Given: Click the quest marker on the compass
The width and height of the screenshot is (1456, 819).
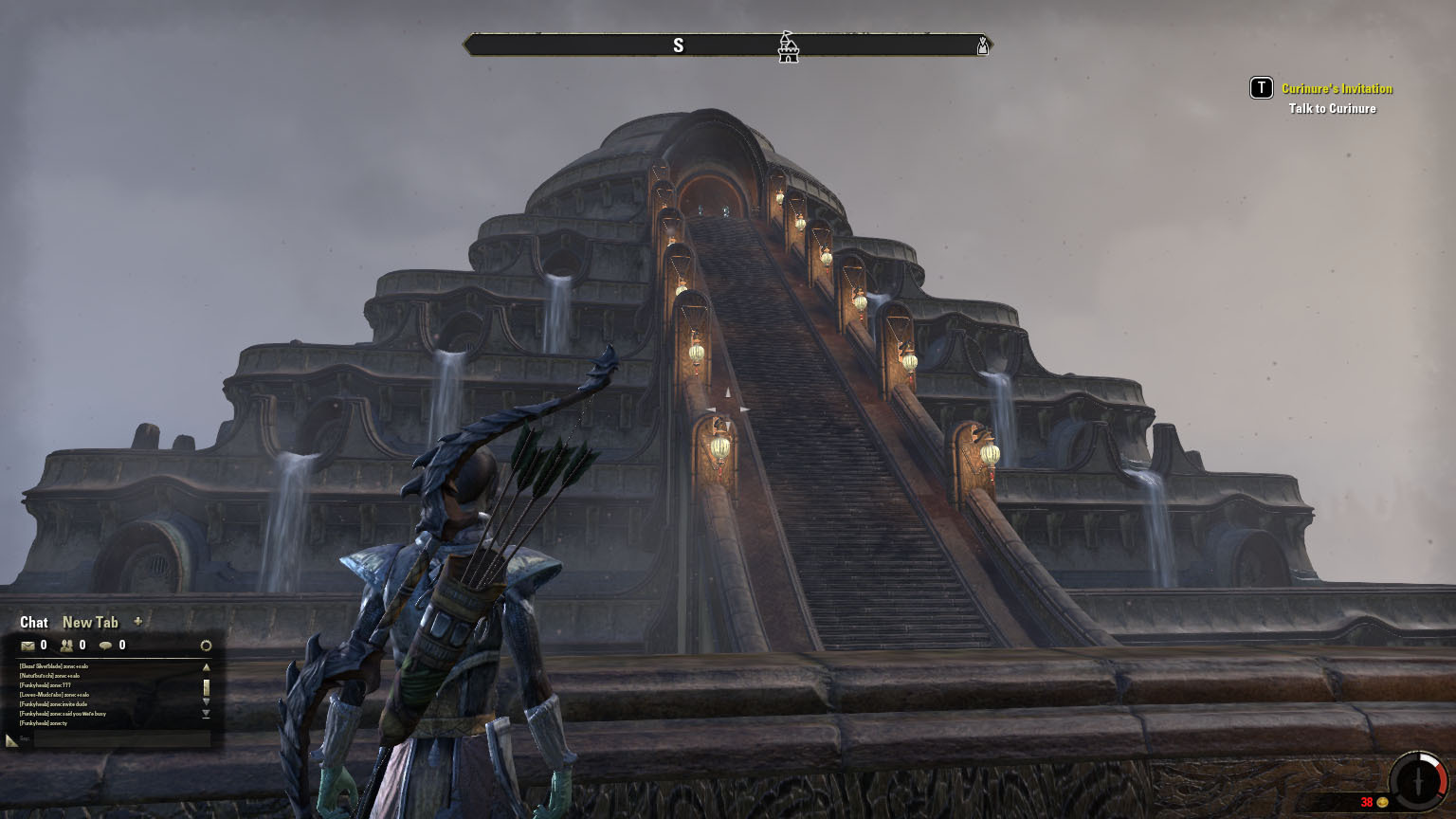Looking at the screenshot, I should point(788,45).
